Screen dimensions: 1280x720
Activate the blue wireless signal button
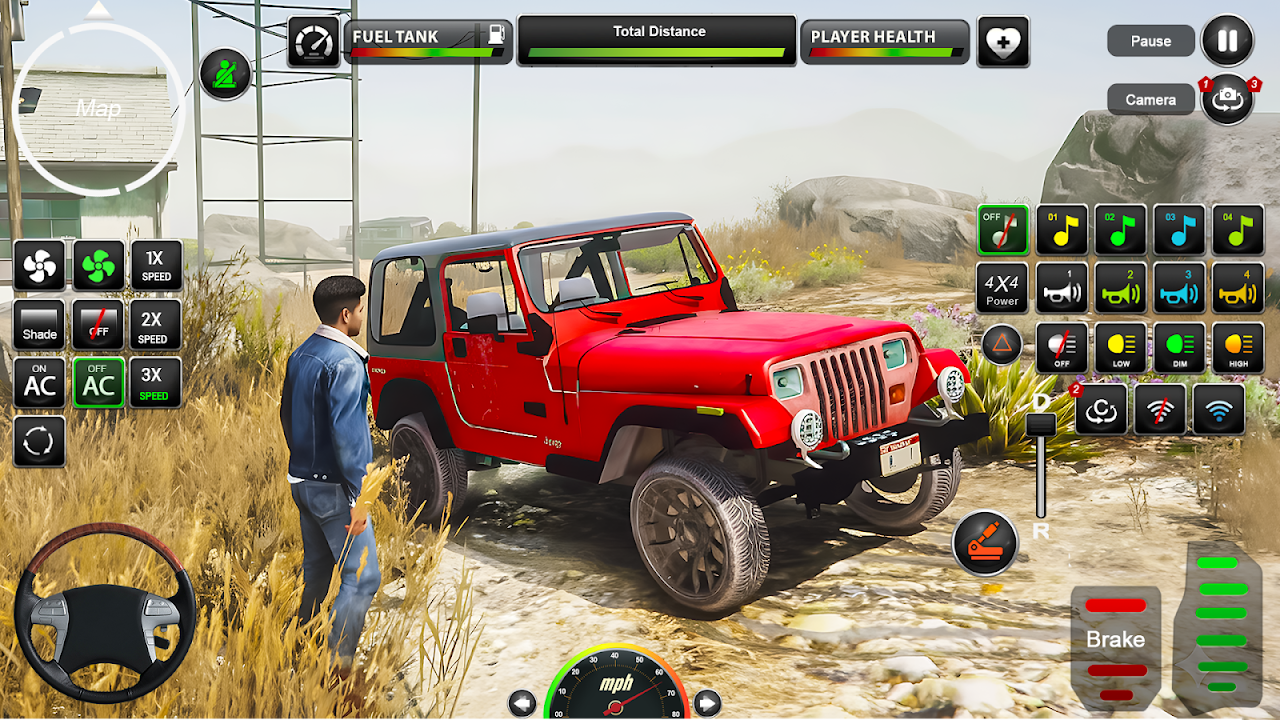pos(1219,408)
